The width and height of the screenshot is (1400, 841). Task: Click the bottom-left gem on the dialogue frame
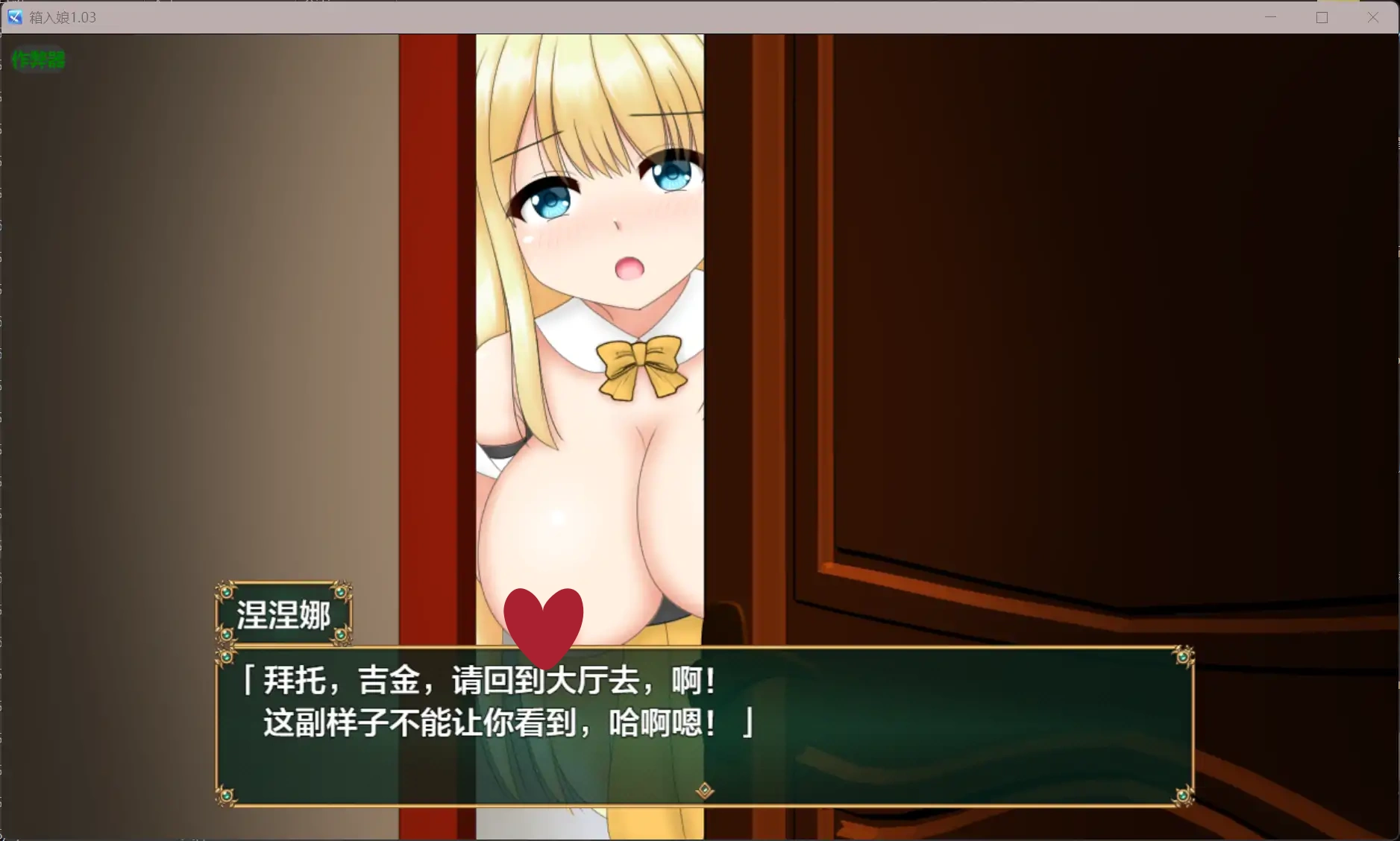[x=227, y=798]
